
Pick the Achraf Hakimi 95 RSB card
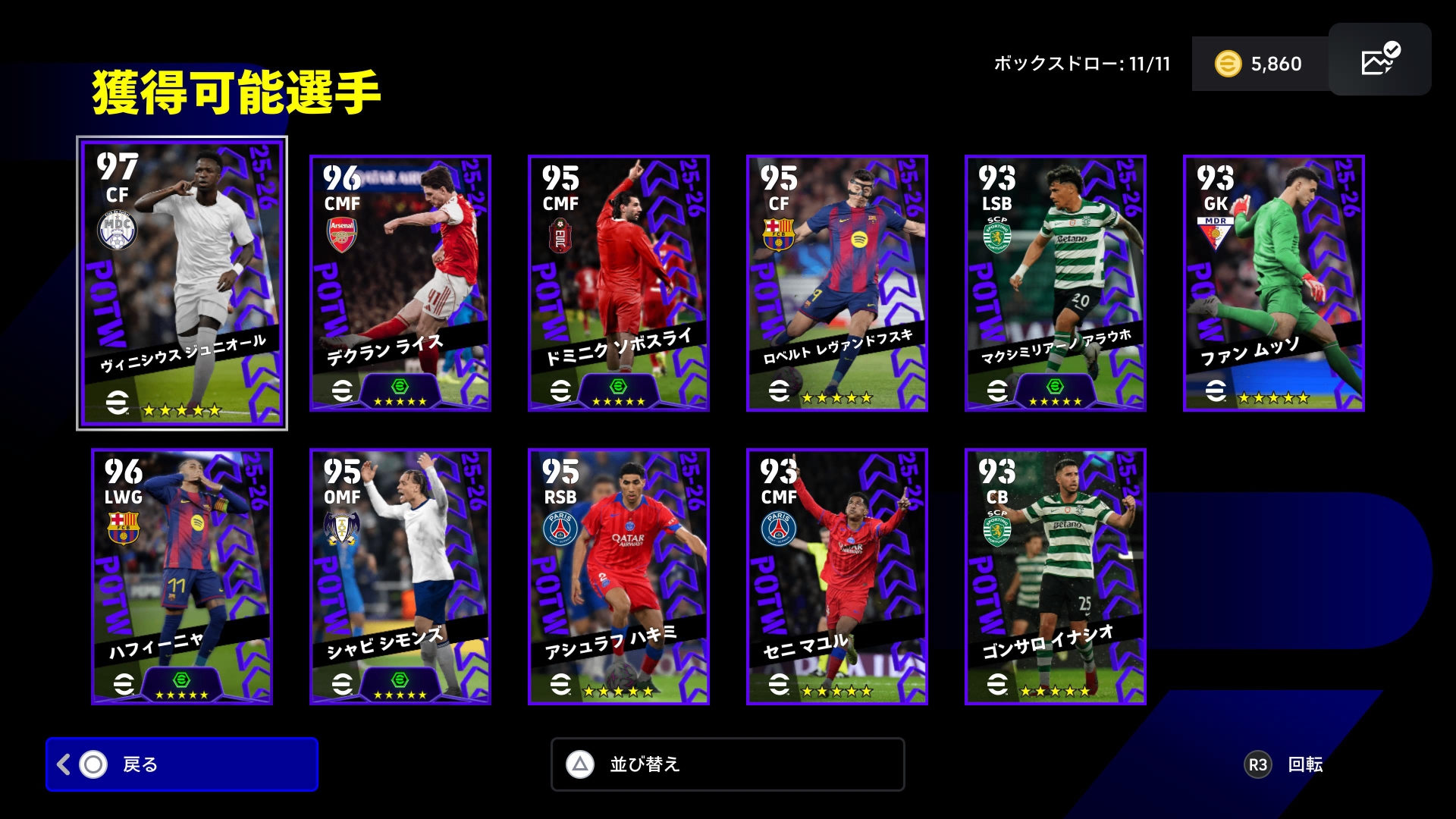coord(618,576)
